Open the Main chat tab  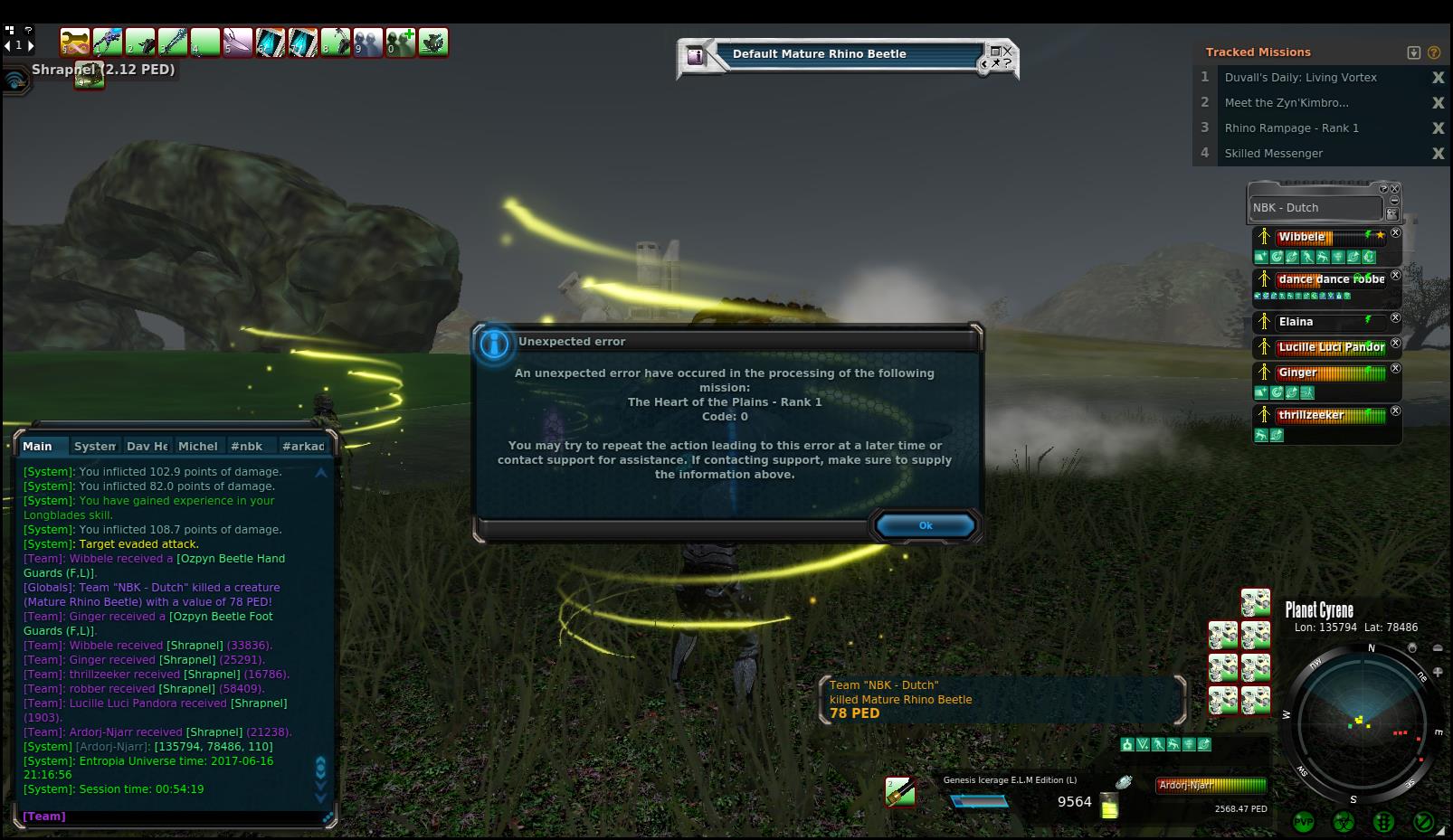[x=38, y=446]
